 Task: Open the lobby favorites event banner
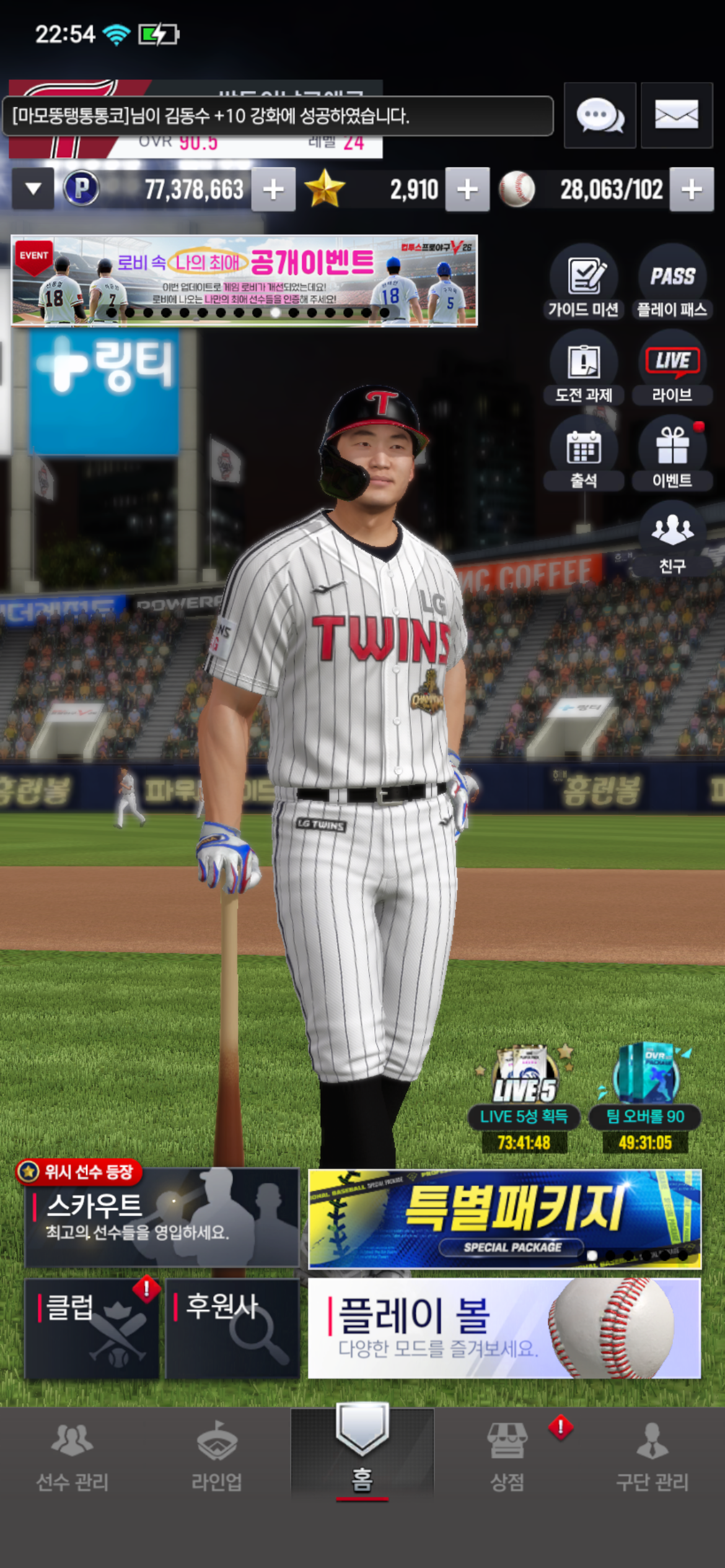coord(244,280)
